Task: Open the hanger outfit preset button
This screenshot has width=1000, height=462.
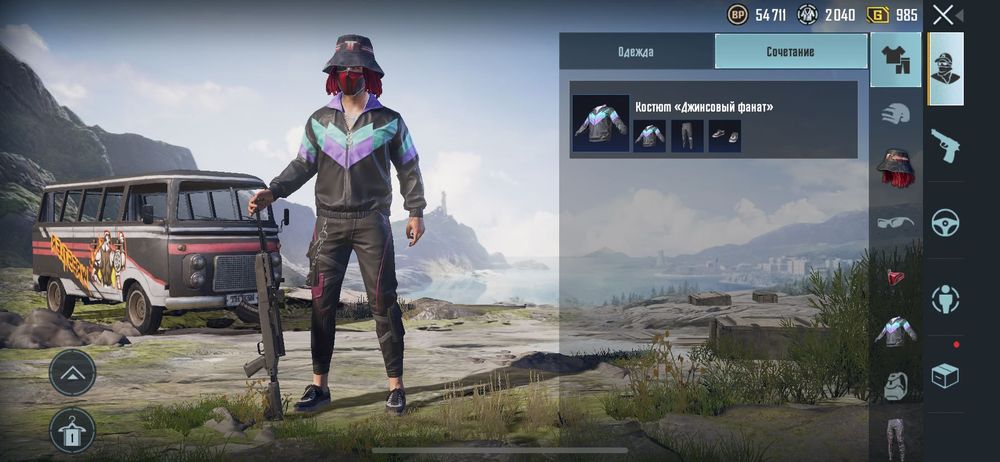Action: coord(72,430)
